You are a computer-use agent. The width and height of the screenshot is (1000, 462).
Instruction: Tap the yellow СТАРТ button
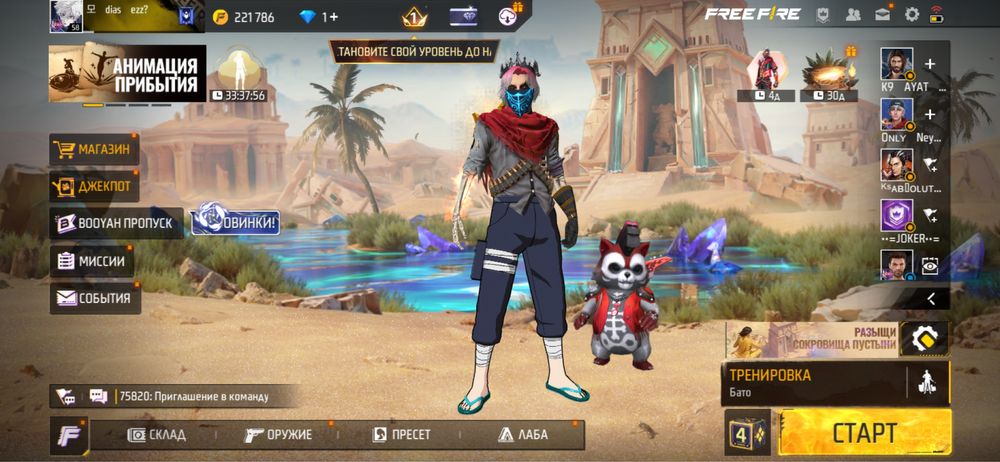(x=864, y=432)
